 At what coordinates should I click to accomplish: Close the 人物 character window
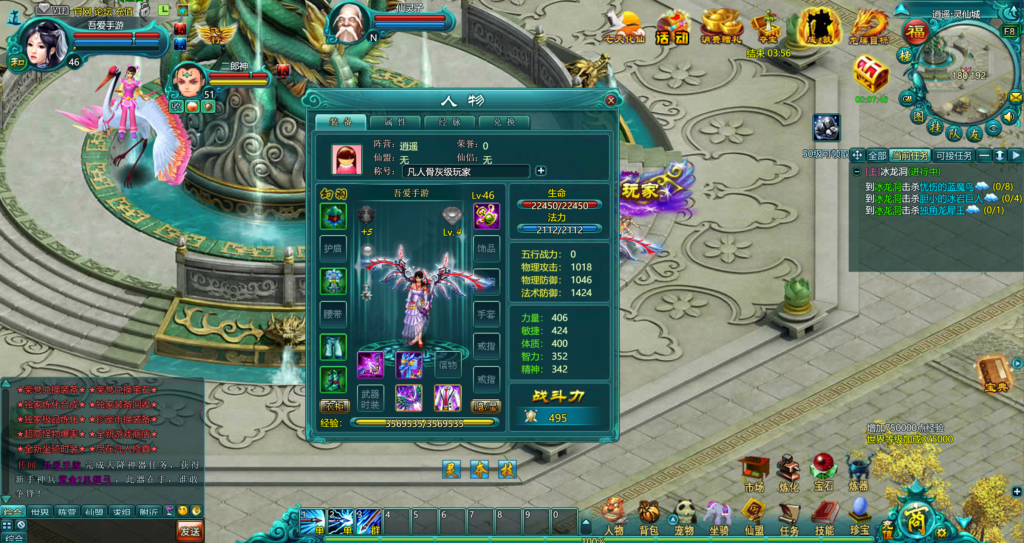coord(611,100)
